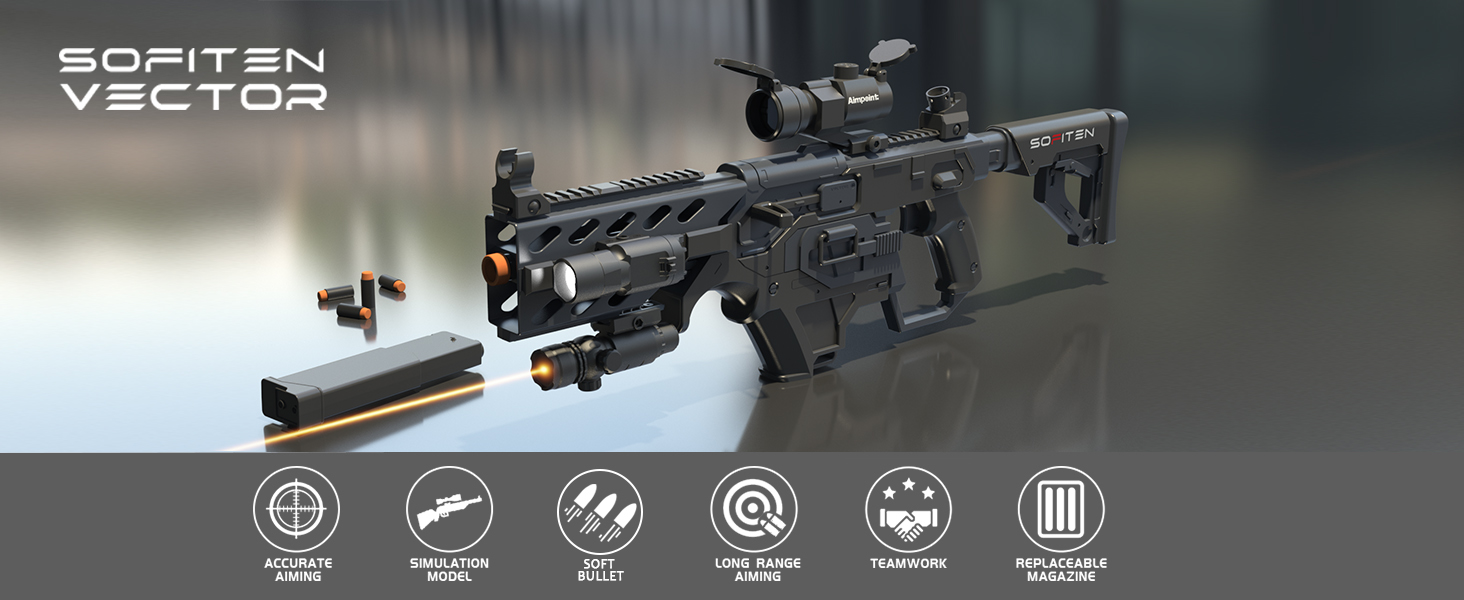Click the Accurate Aiming crosshair icon

pyautogui.click(x=296, y=509)
